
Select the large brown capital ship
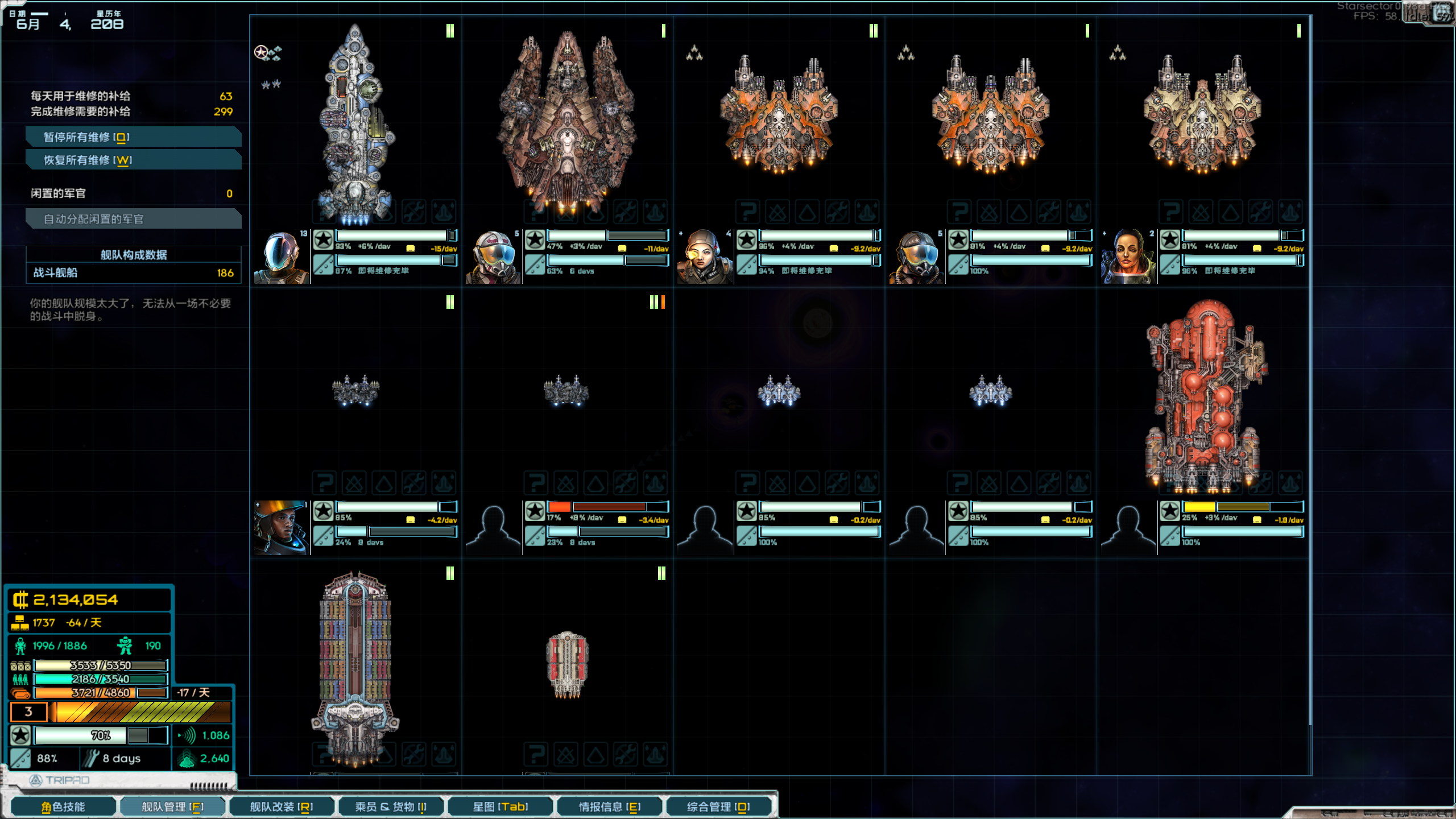point(567,122)
